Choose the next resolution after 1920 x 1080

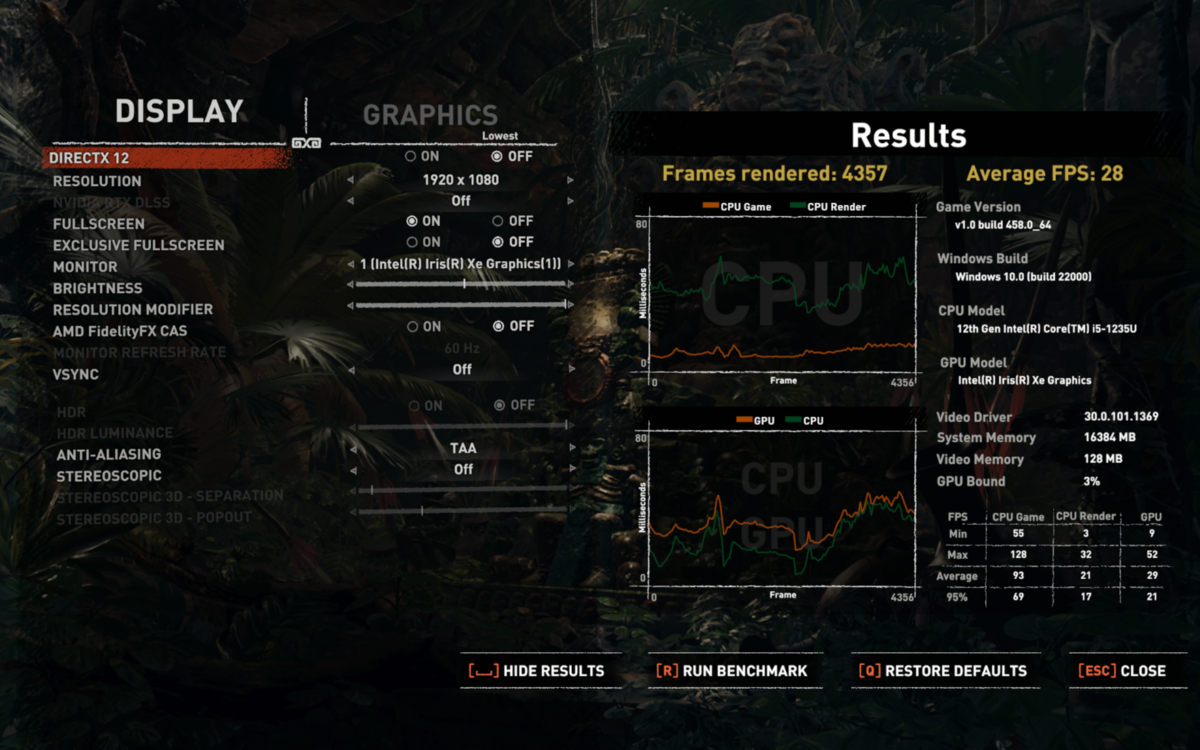point(571,181)
